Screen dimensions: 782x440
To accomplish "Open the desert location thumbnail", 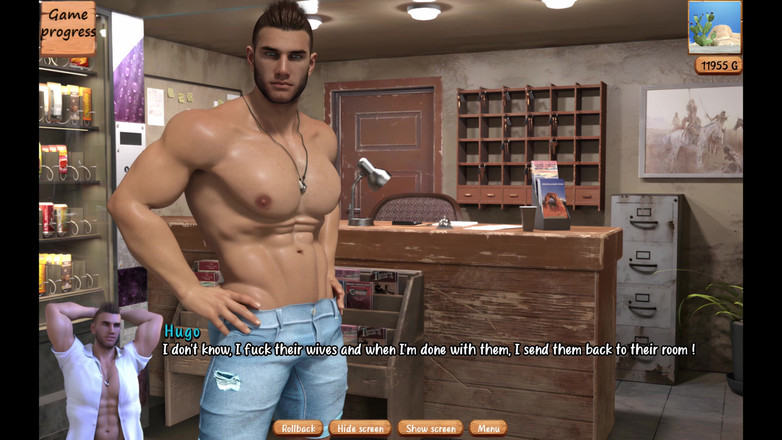I will point(715,27).
